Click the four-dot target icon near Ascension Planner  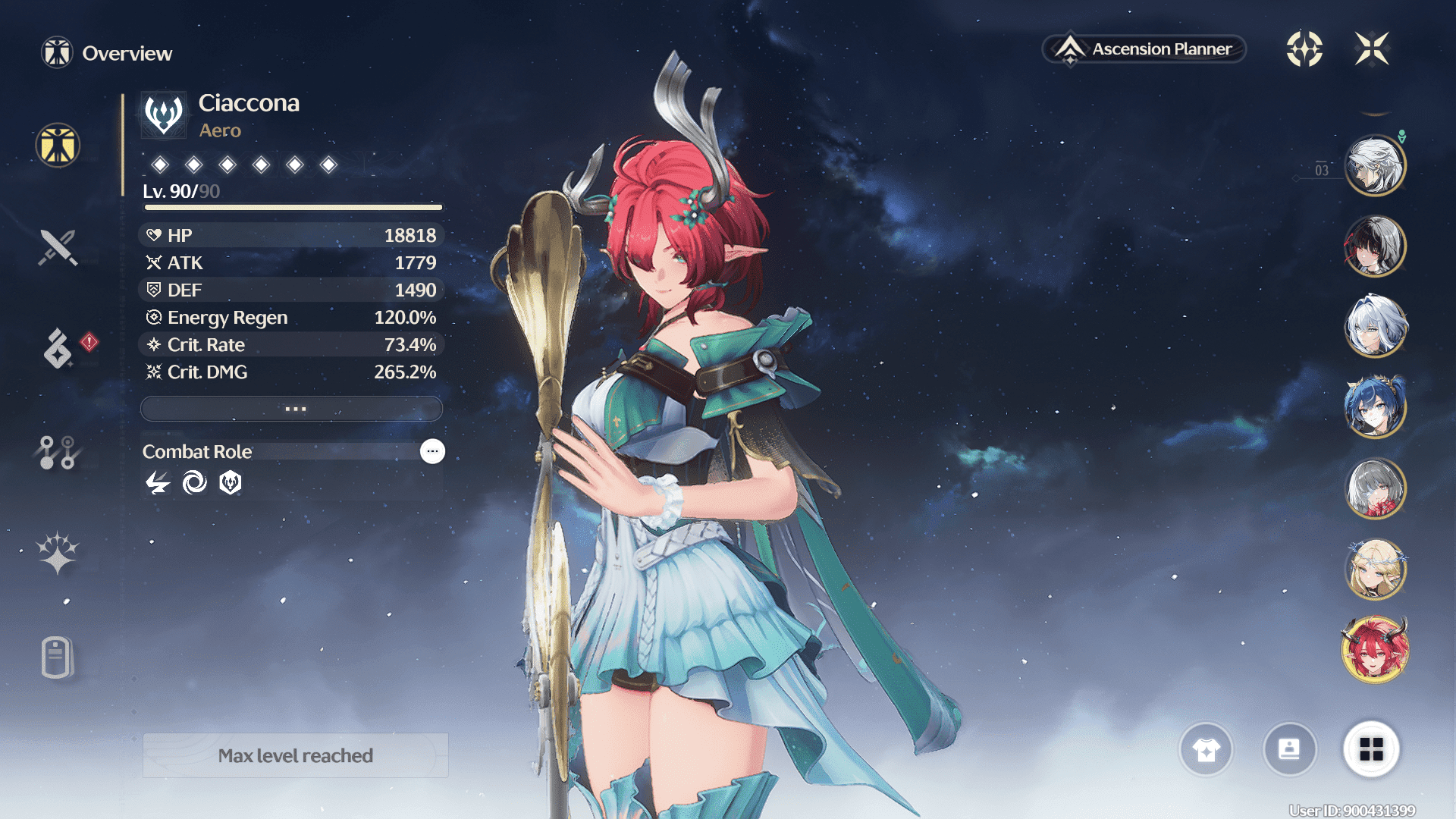click(1304, 49)
